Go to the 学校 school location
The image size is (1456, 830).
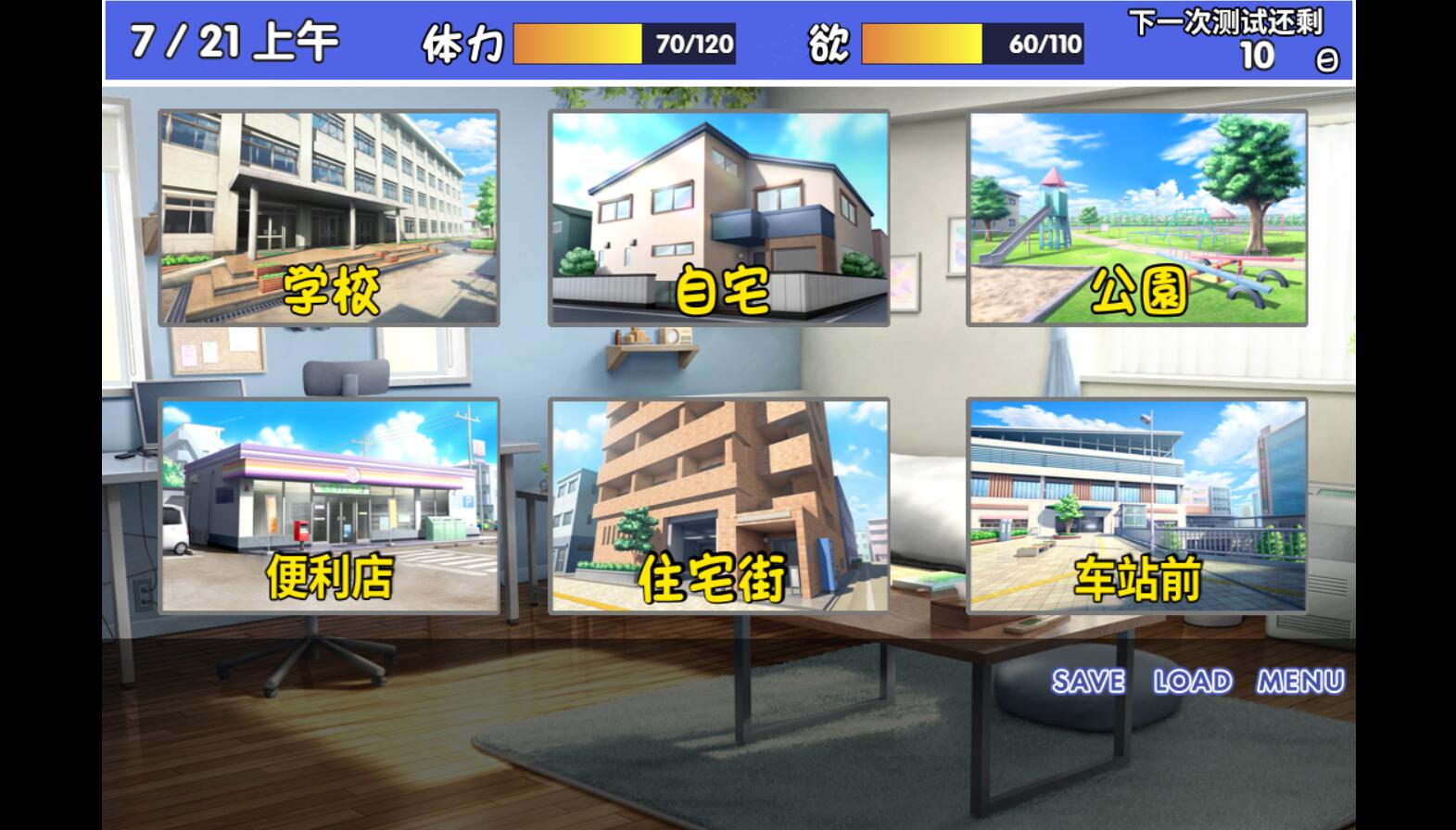tap(329, 218)
